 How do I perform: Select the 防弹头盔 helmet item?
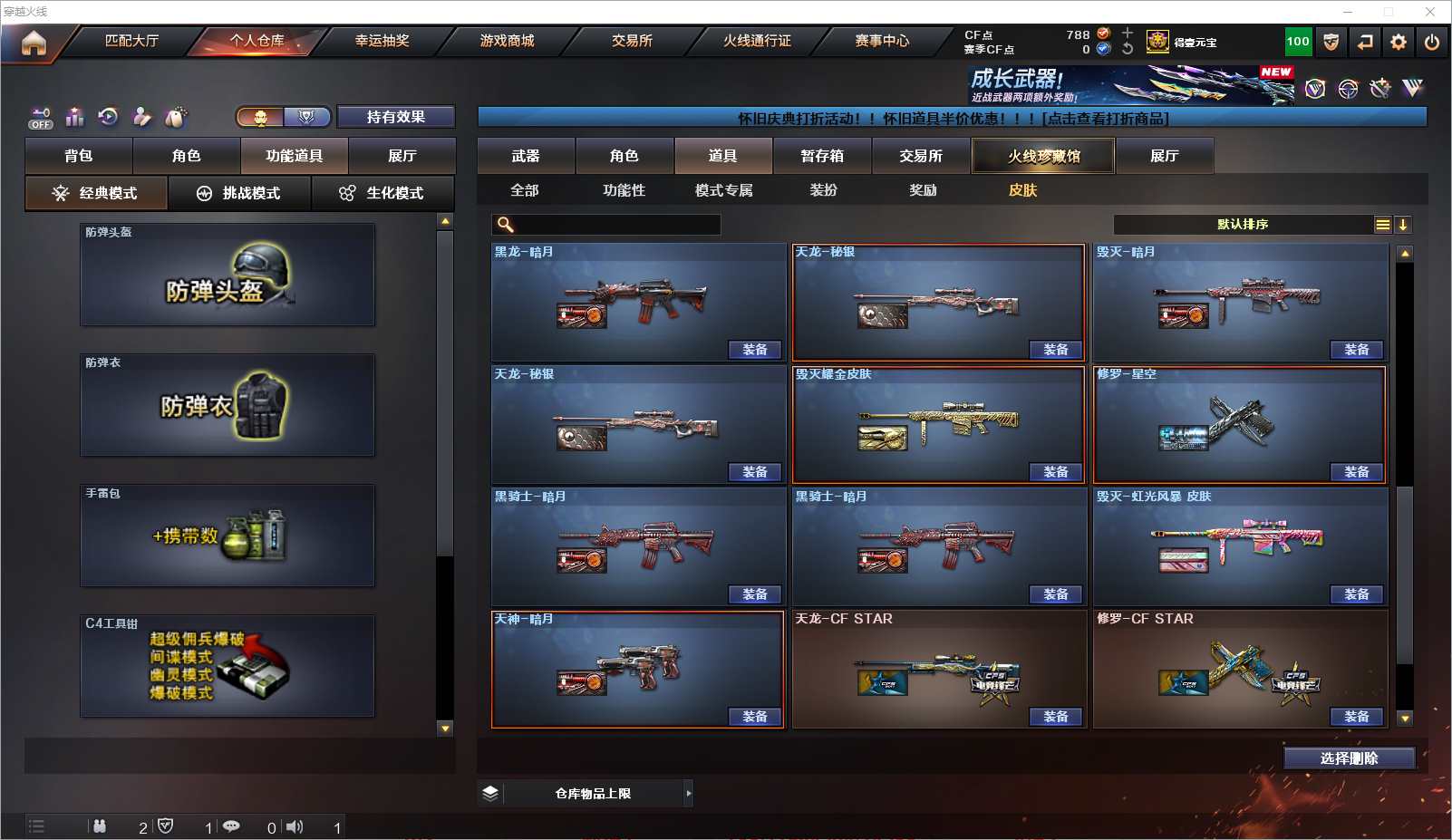point(227,275)
